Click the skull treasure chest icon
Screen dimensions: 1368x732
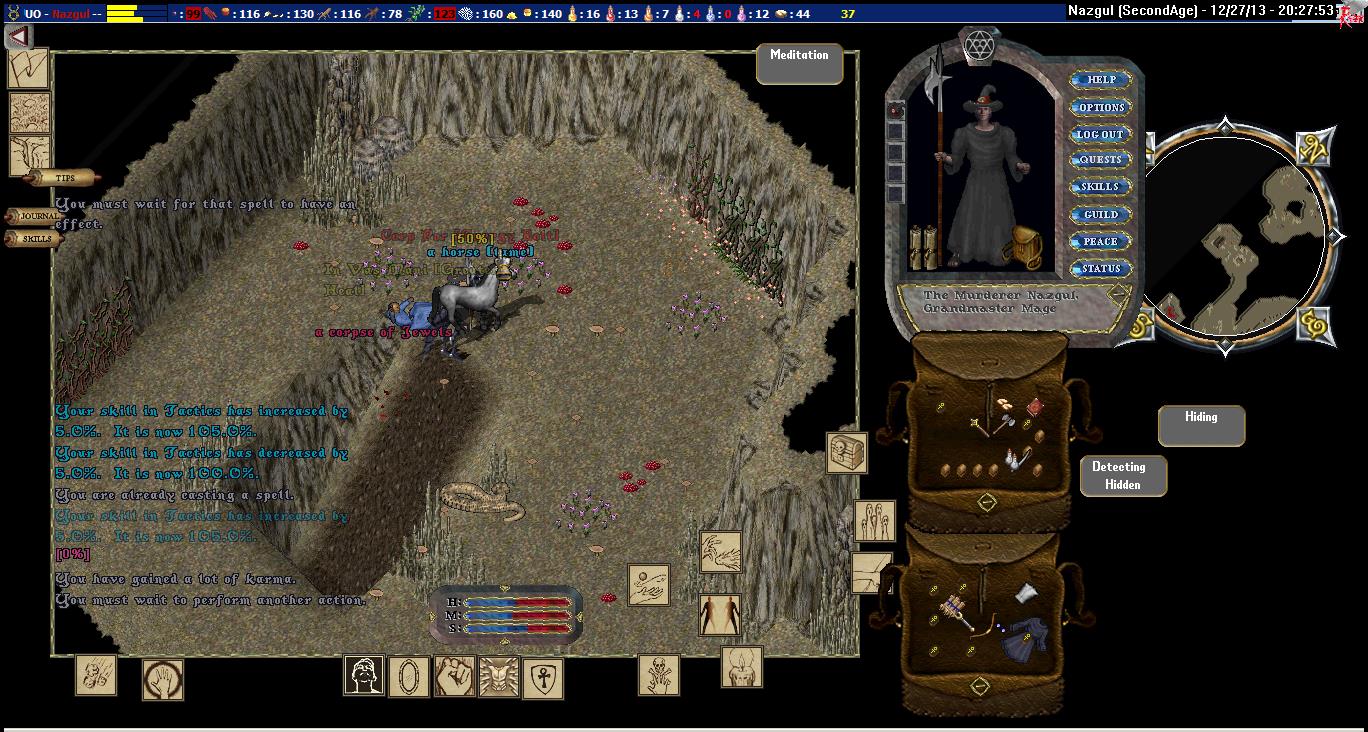[846, 453]
